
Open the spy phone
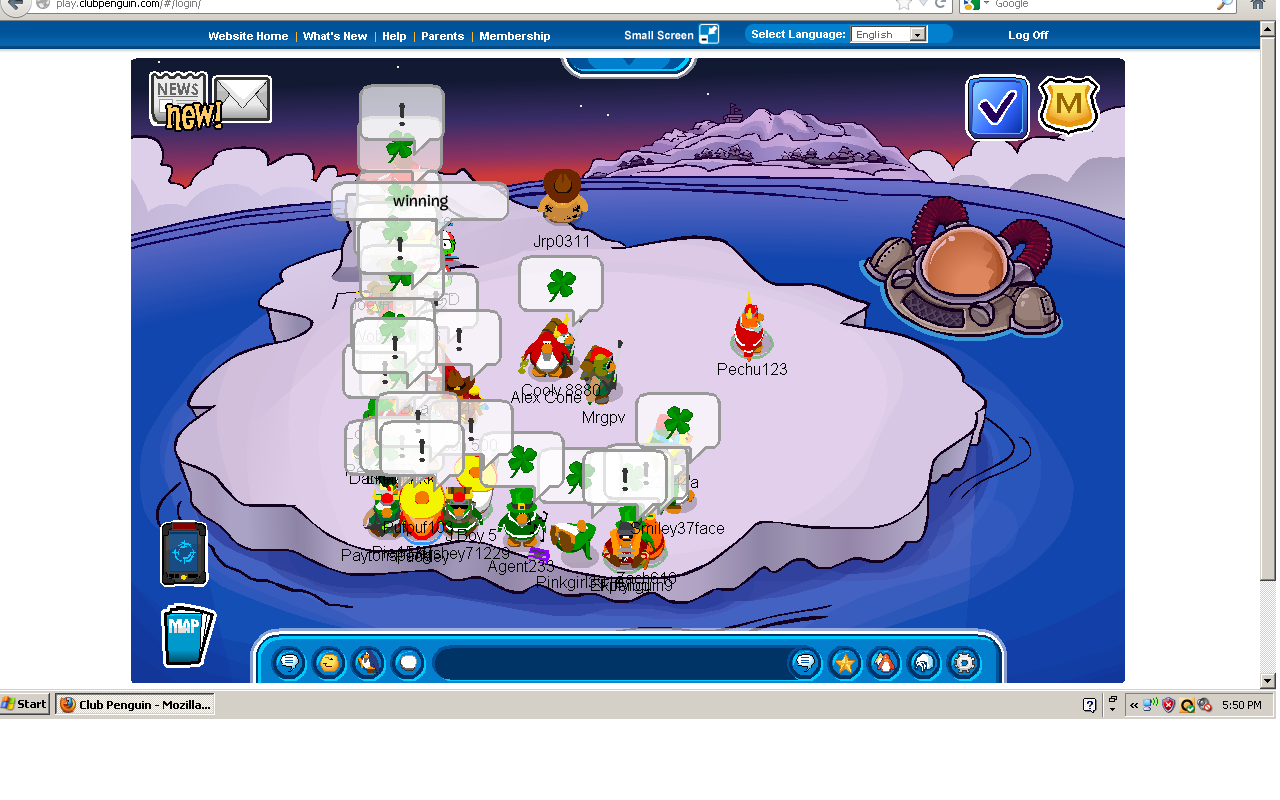click(x=184, y=553)
